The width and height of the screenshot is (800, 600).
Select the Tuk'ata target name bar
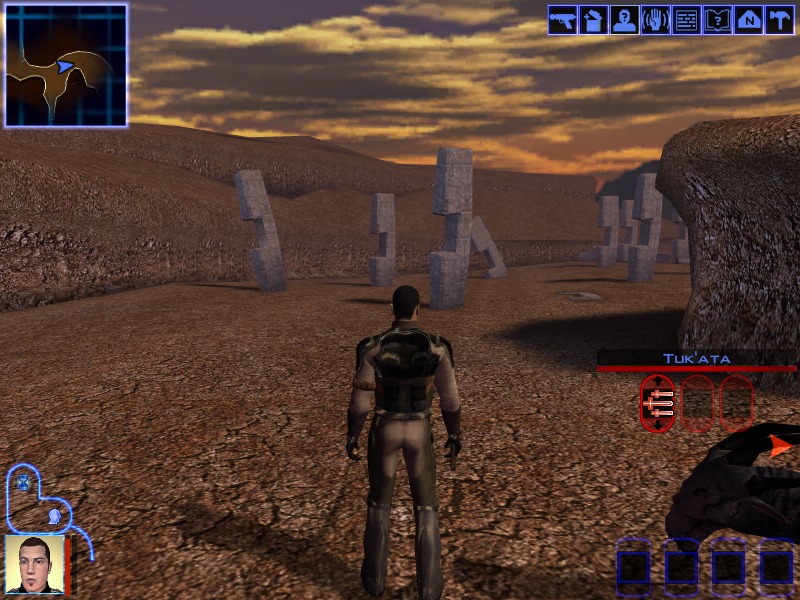pos(697,358)
